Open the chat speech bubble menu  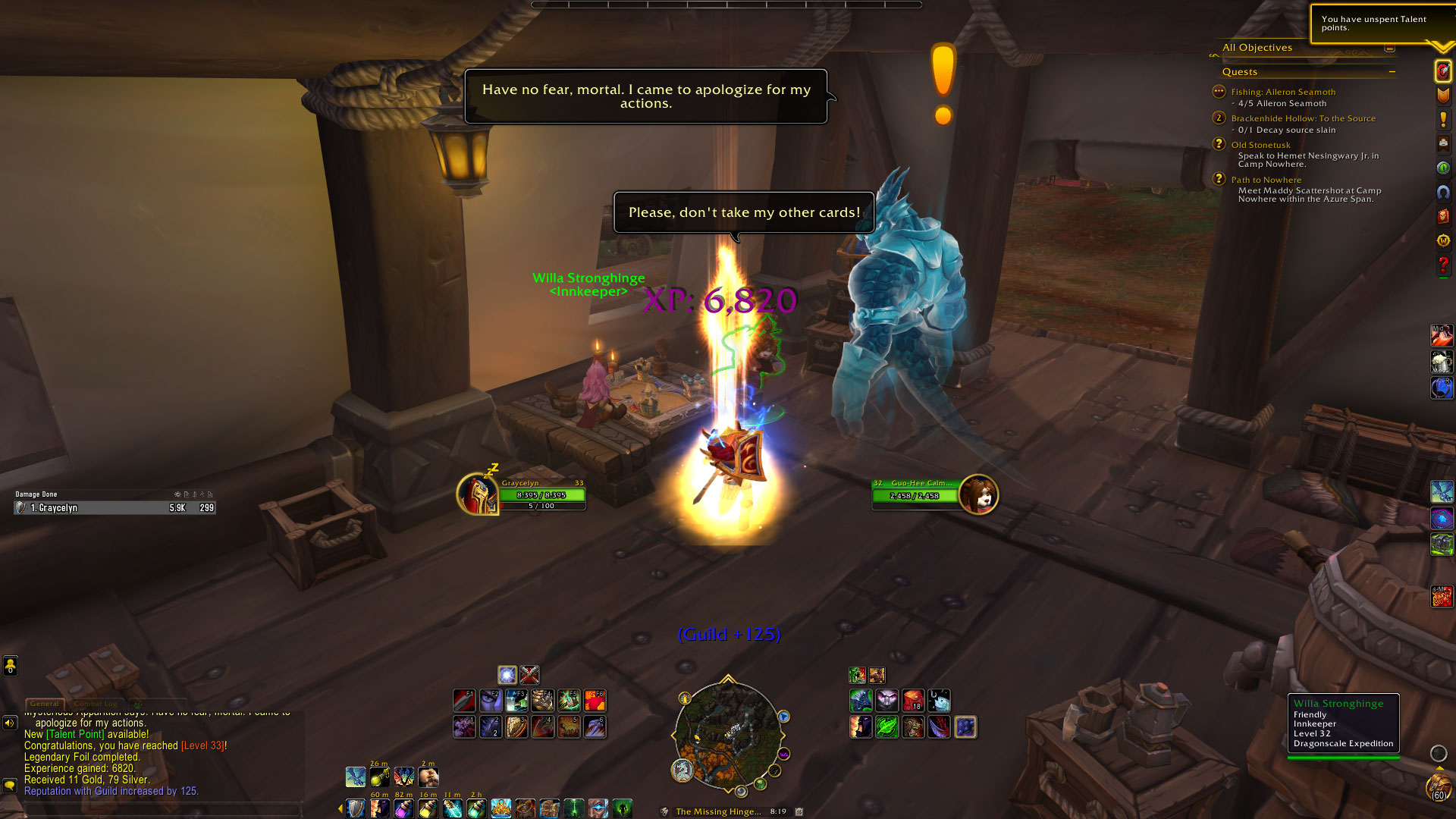[10, 785]
